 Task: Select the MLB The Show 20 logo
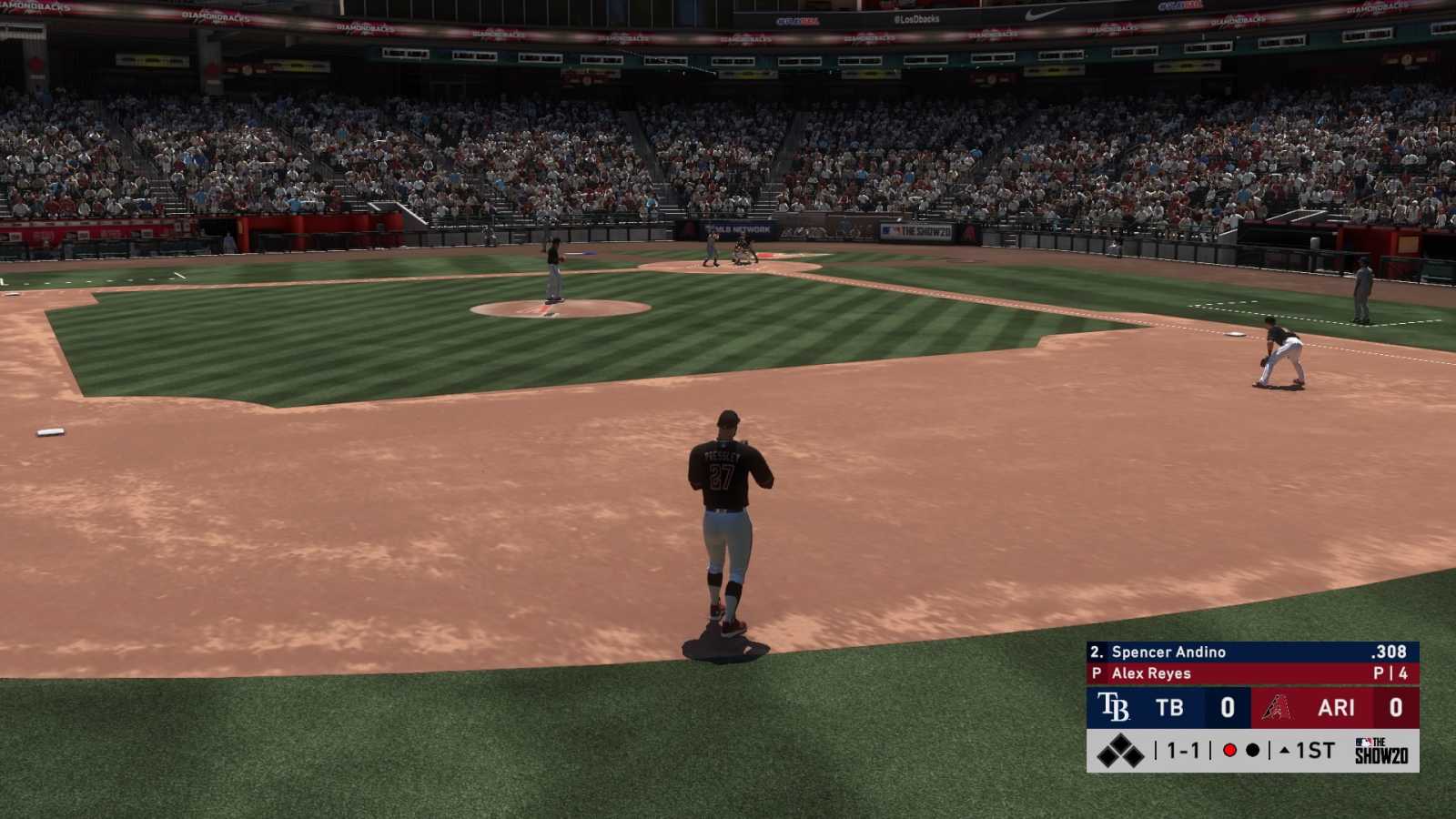tap(1381, 749)
